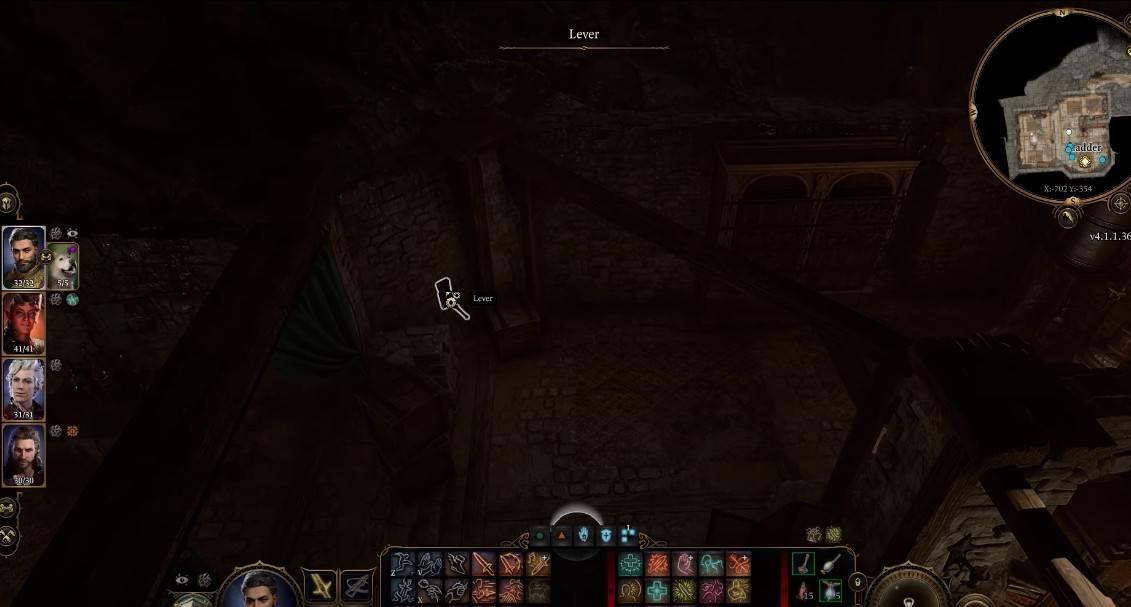This screenshot has height=607, width=1131.
Task: Pick the bottom brown-haired party member portrait
Action: point(23,454)
